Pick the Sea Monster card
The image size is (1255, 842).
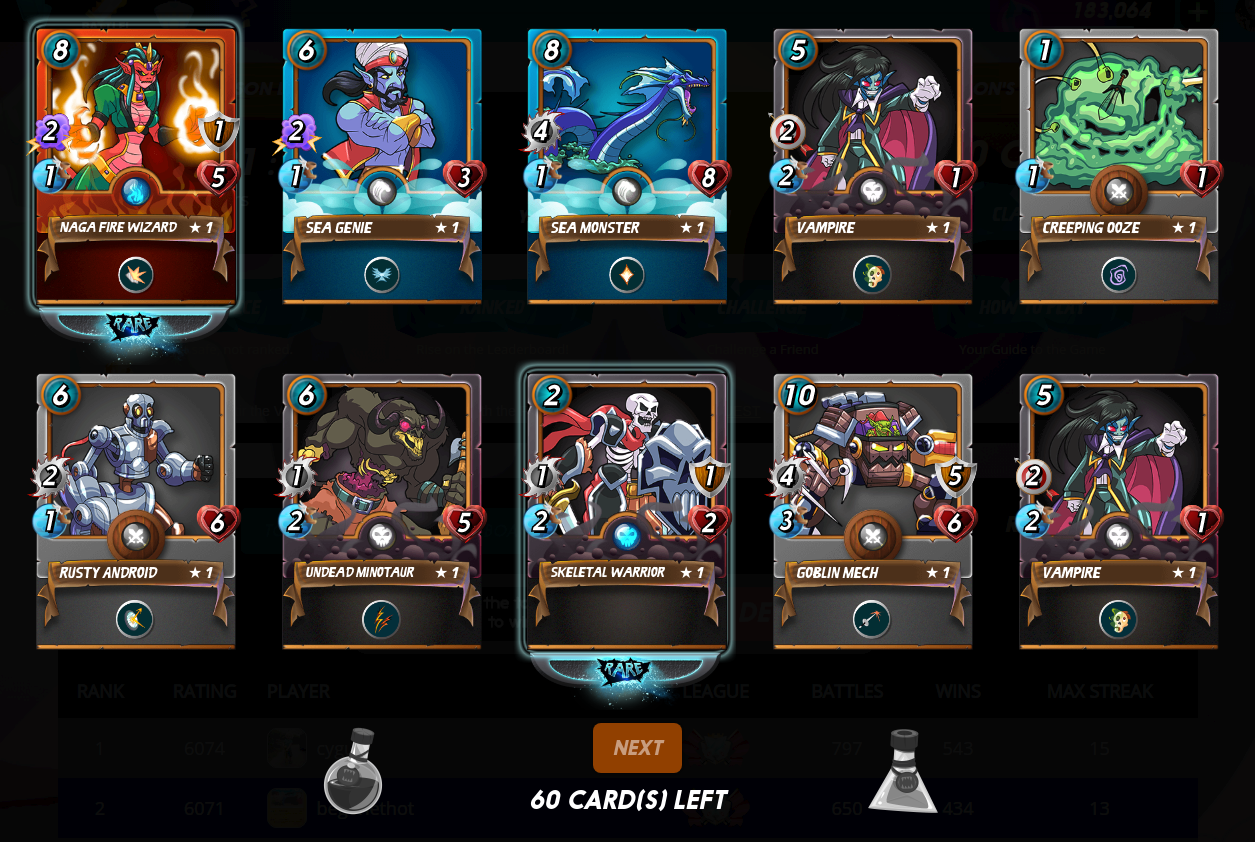pyautogui.click(x=627, y=165)
